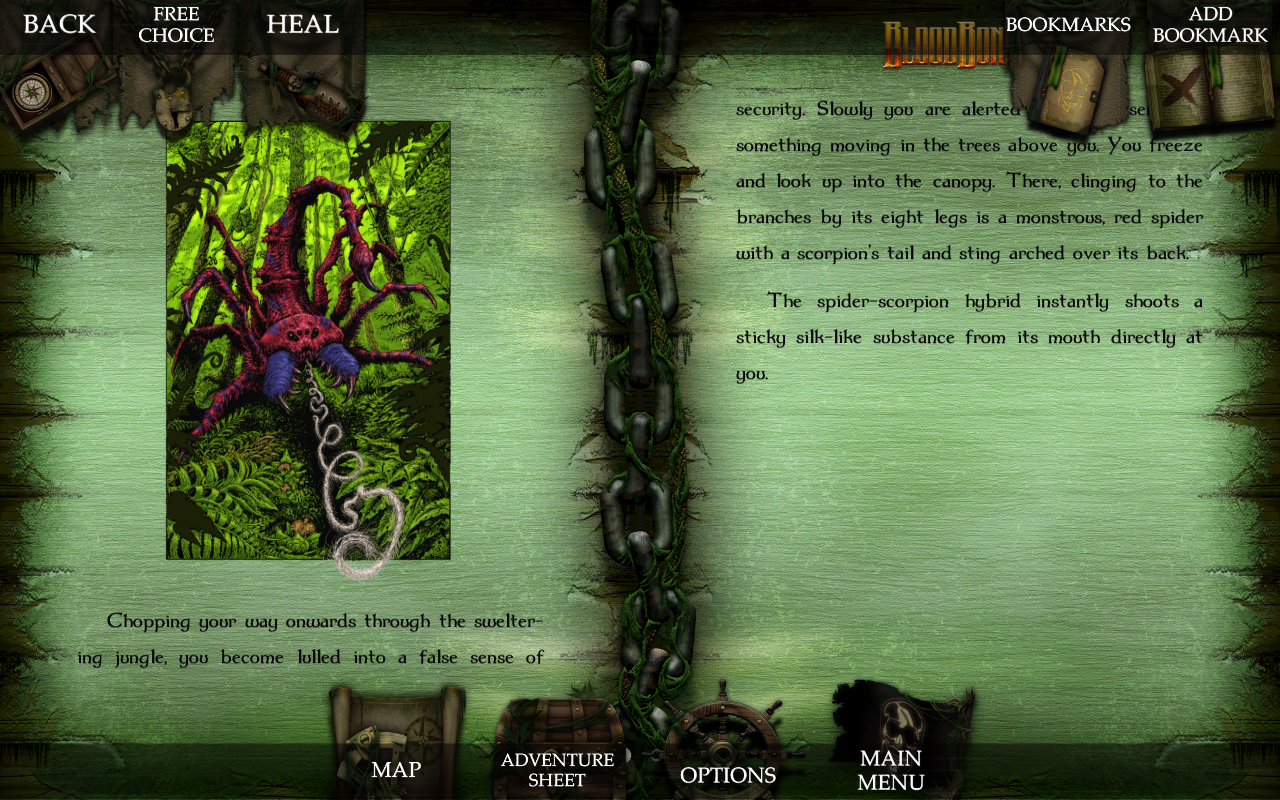Click the MAP label
Screen dimensions: 1280x800
(396, 770)
